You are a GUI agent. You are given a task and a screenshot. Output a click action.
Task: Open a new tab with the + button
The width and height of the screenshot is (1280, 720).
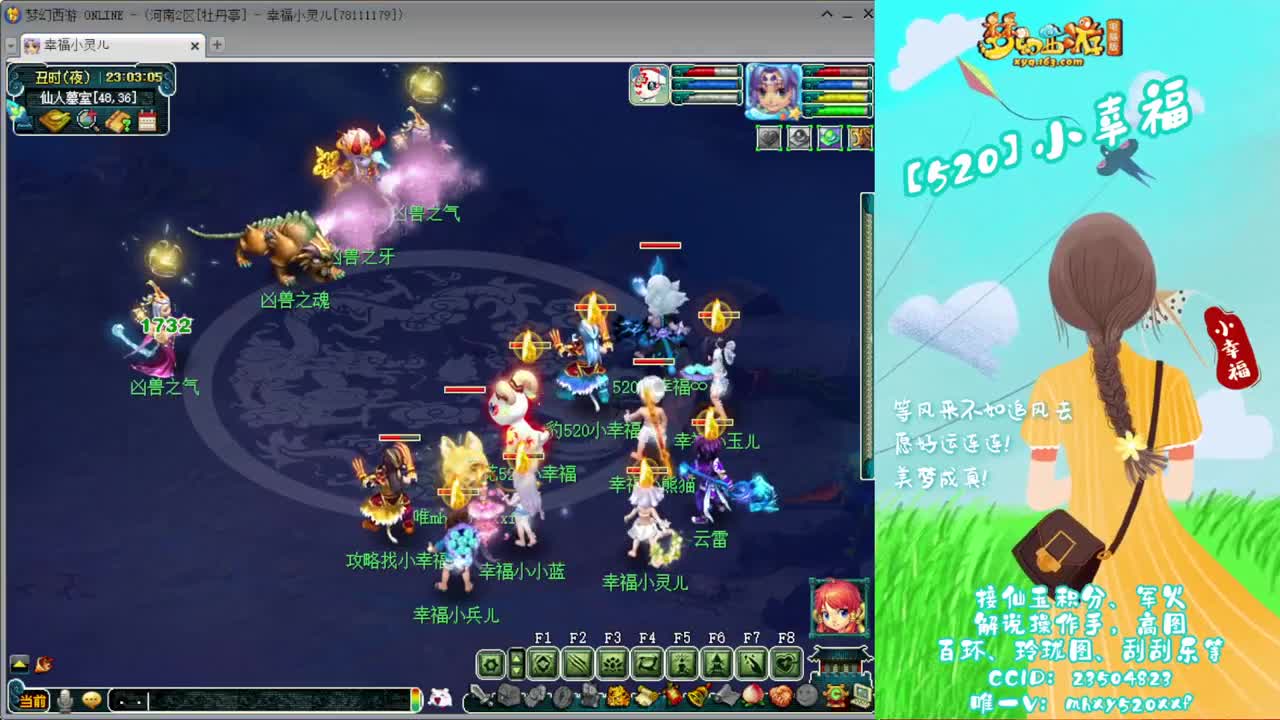(x=216, y=45)
